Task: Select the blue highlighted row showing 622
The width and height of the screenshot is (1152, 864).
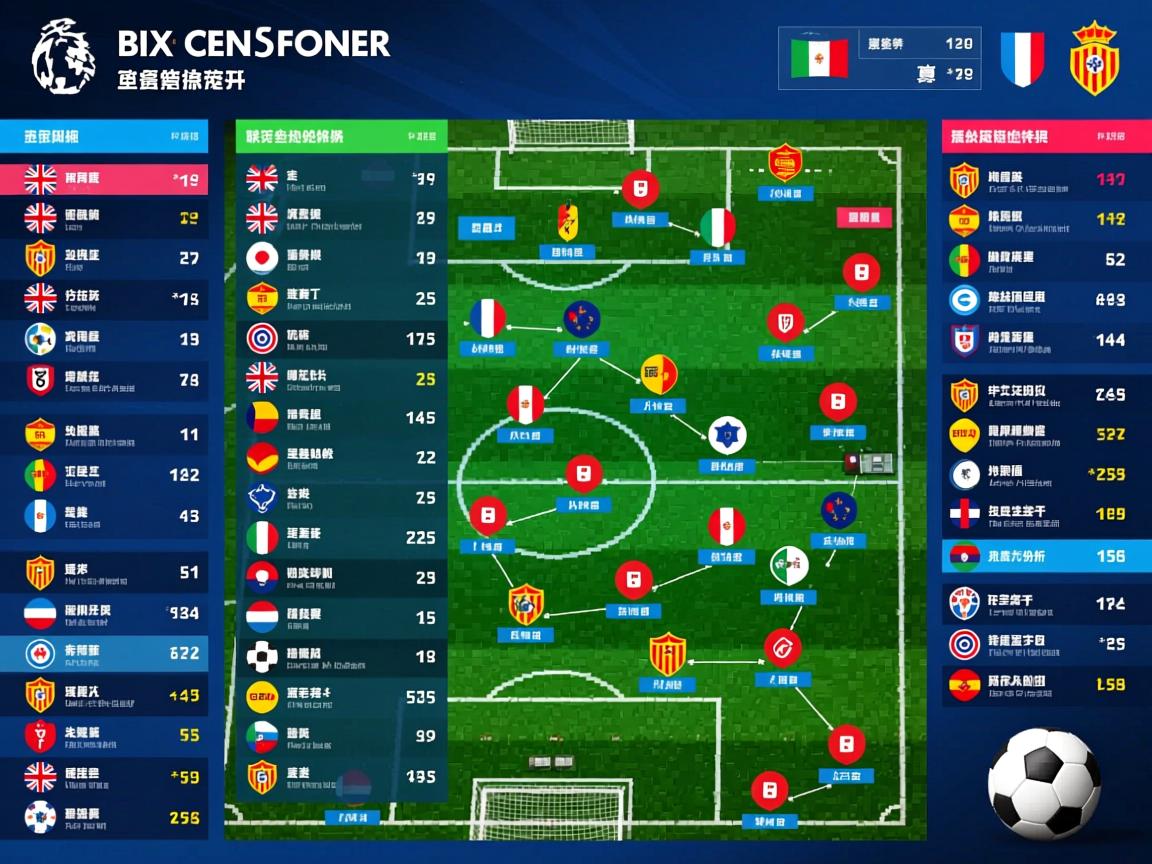Action: click(x=104, y=653)
